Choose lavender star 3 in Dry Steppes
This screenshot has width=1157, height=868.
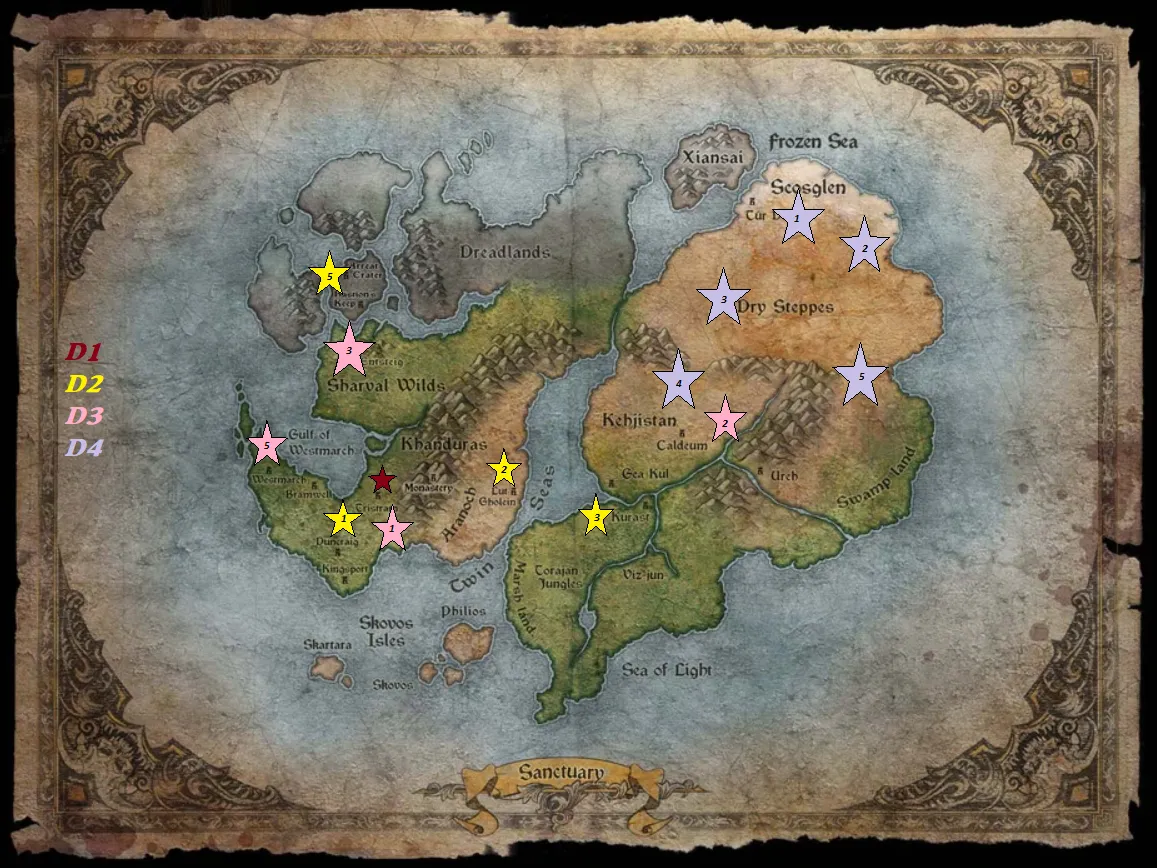tap(723, 298)
